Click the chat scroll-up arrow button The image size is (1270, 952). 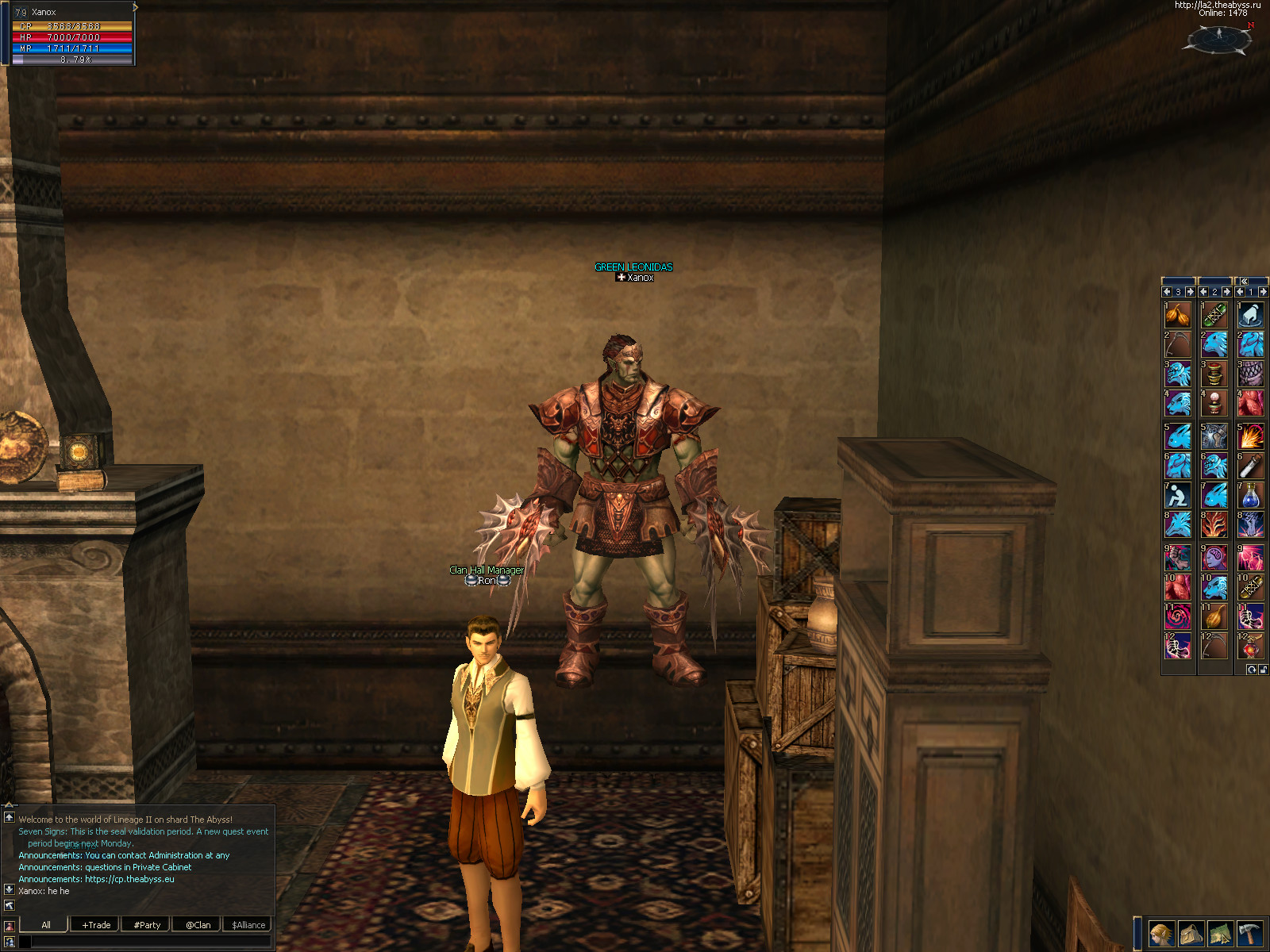[10, 817]
